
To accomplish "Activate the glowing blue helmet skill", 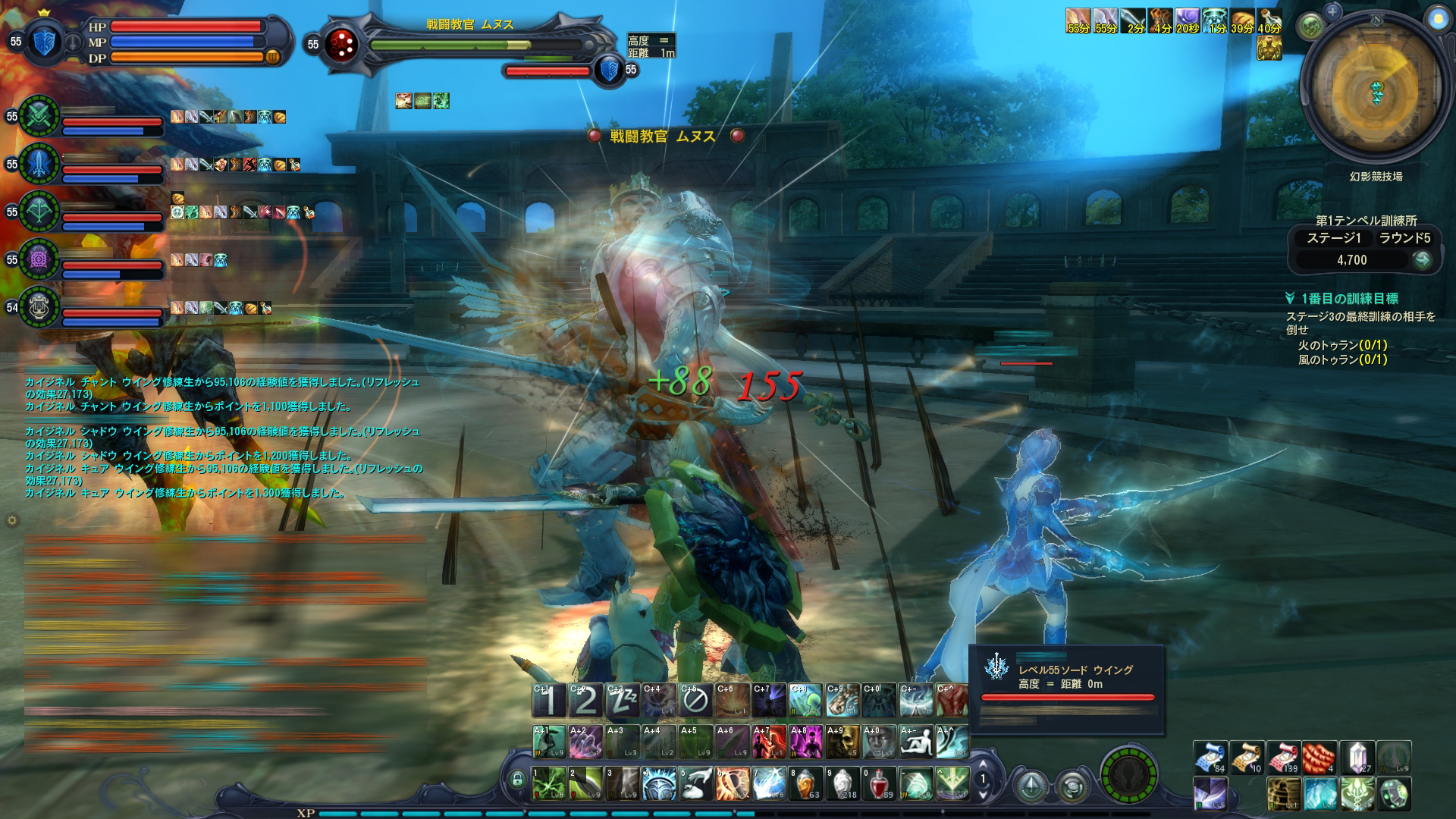I will 658,783.
